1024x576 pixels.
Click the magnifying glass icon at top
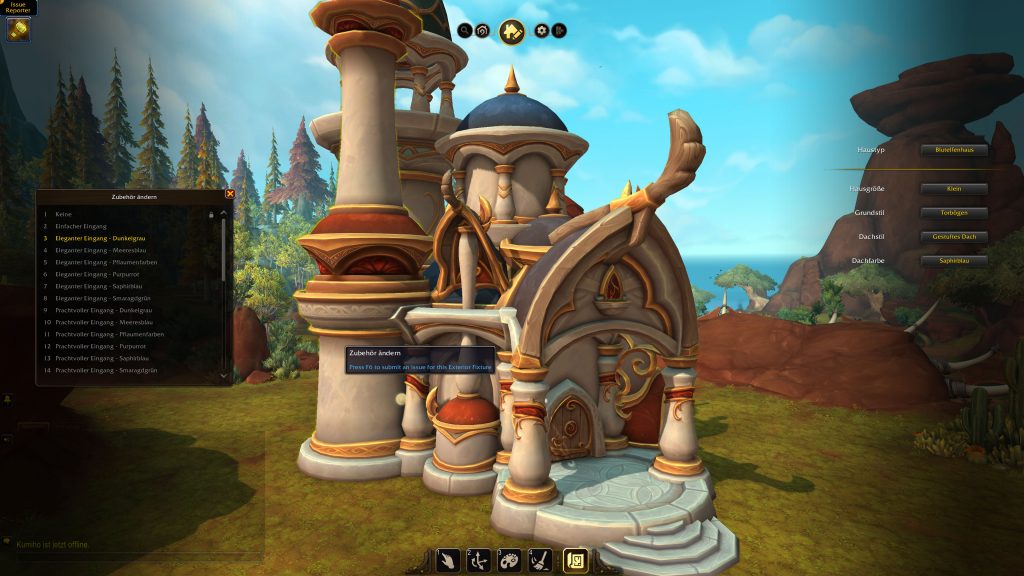pyautogui.click(x=465, y=31)
